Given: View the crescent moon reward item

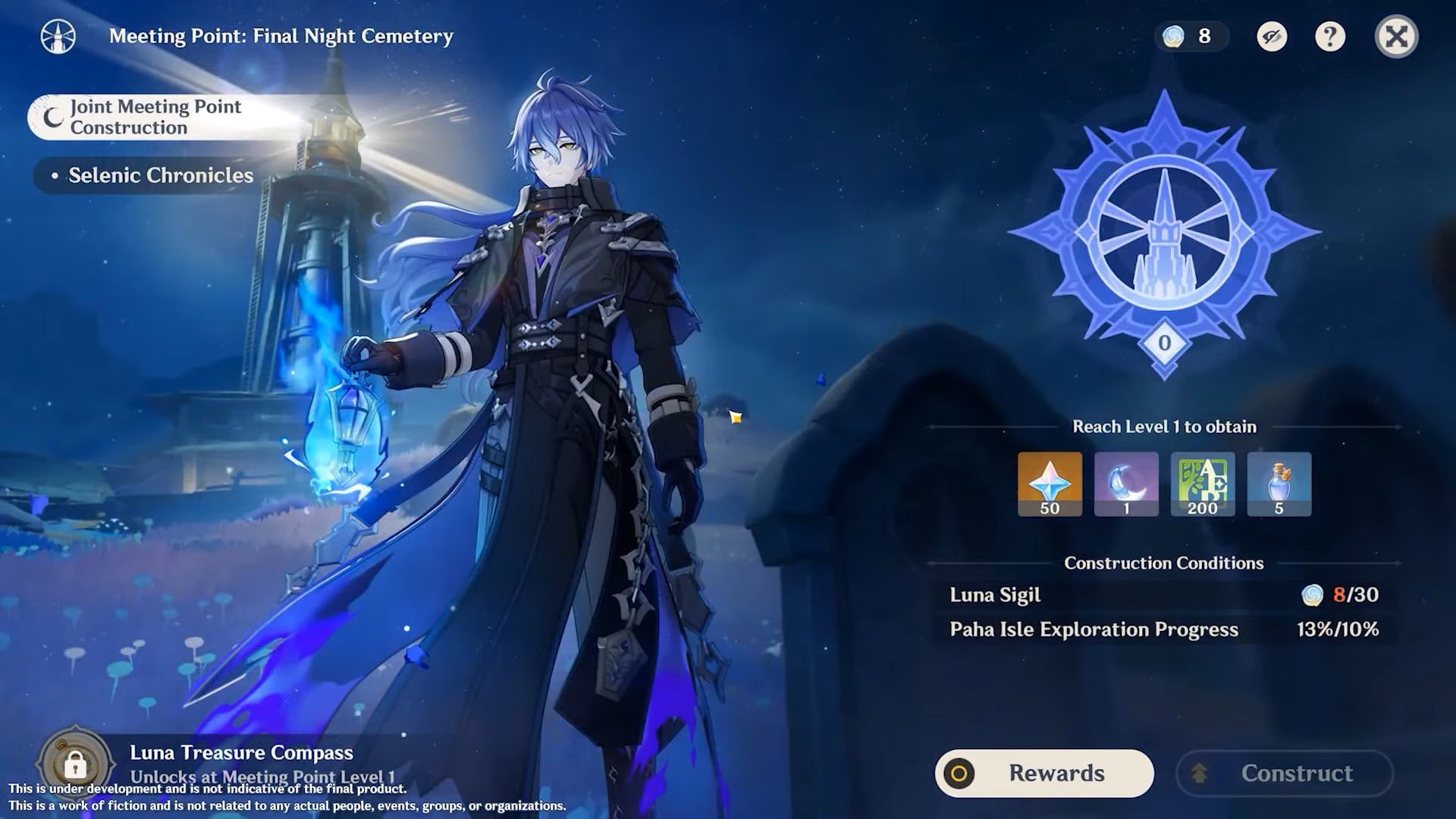Looking at the screenshot, I should [1126, 484].
